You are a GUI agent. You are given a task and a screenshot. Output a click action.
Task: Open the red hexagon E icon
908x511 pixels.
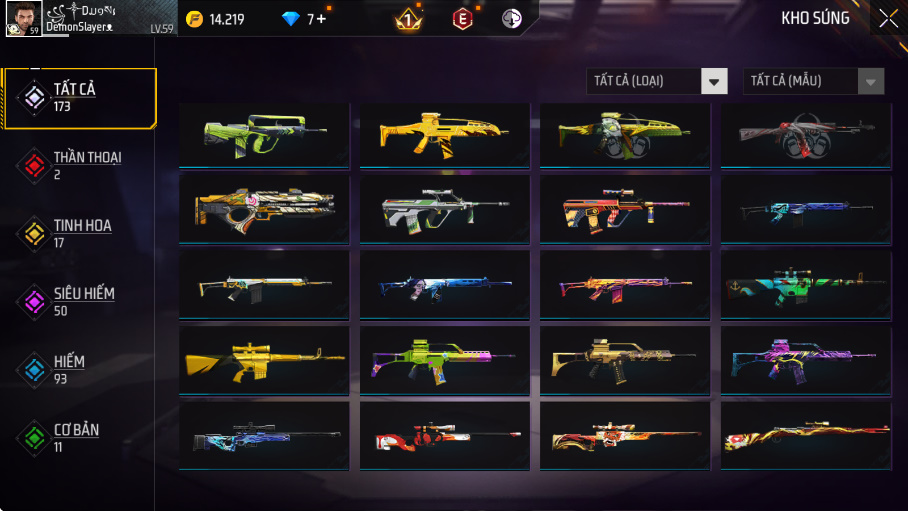coord(462,19)
